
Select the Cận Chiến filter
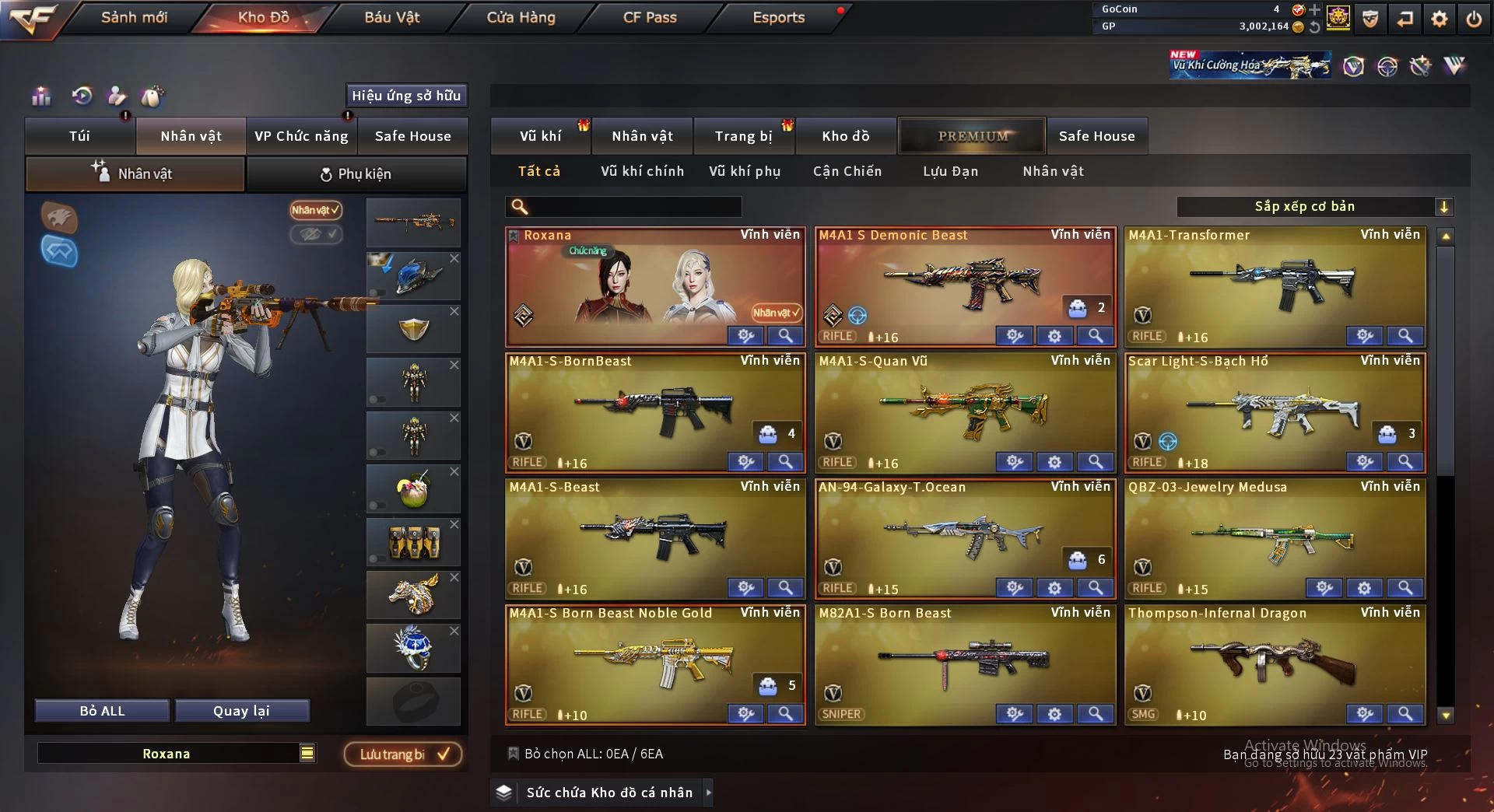coord(847,171)
